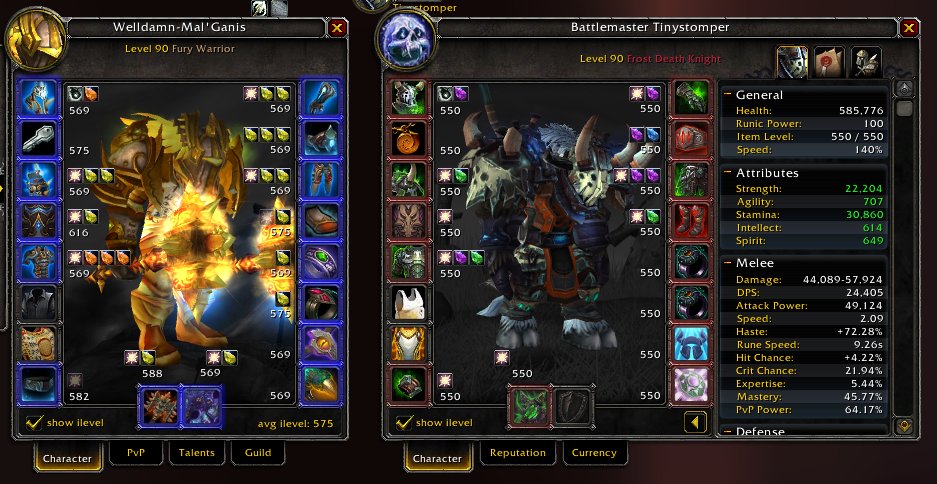Toggle show ilevel on Tinystomper's character window

pos(404,423)
